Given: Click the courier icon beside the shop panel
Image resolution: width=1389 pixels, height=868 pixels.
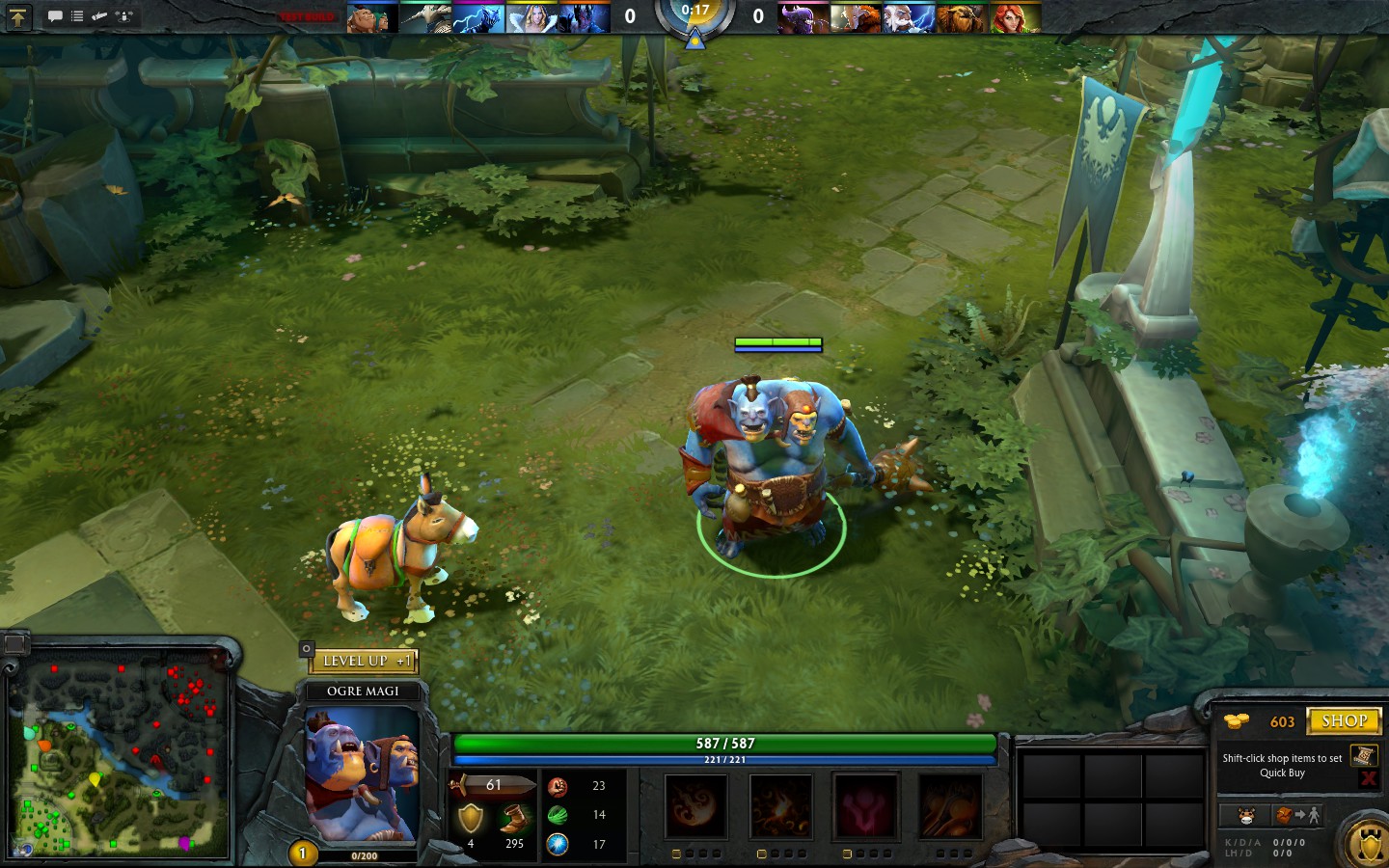Looking at the screenshot, I should coord(1246,815).
